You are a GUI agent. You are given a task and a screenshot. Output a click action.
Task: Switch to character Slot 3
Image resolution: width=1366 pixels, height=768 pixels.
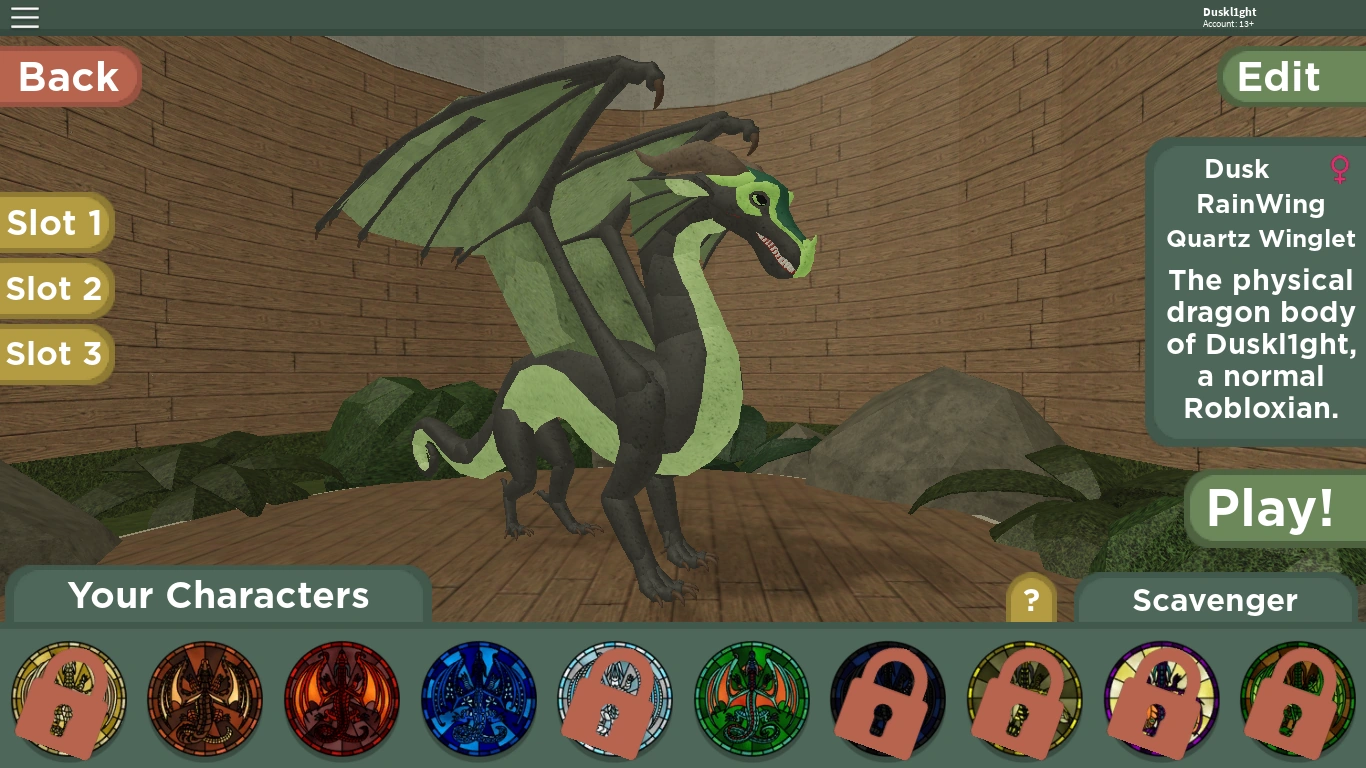pyautogui.click(x=55, y=353)
